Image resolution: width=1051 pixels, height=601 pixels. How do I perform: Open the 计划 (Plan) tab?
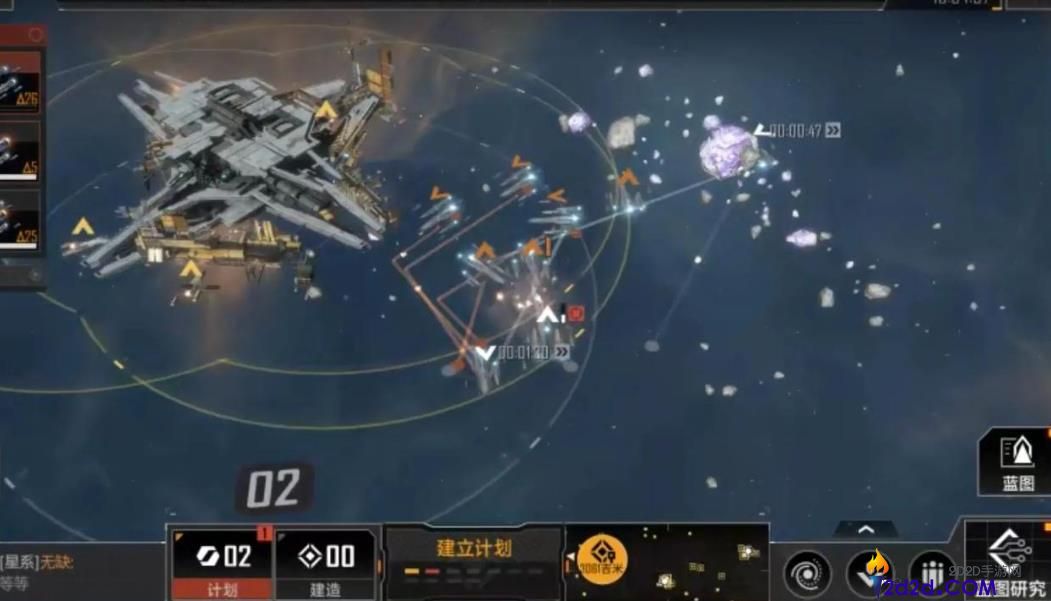point(222,564)
